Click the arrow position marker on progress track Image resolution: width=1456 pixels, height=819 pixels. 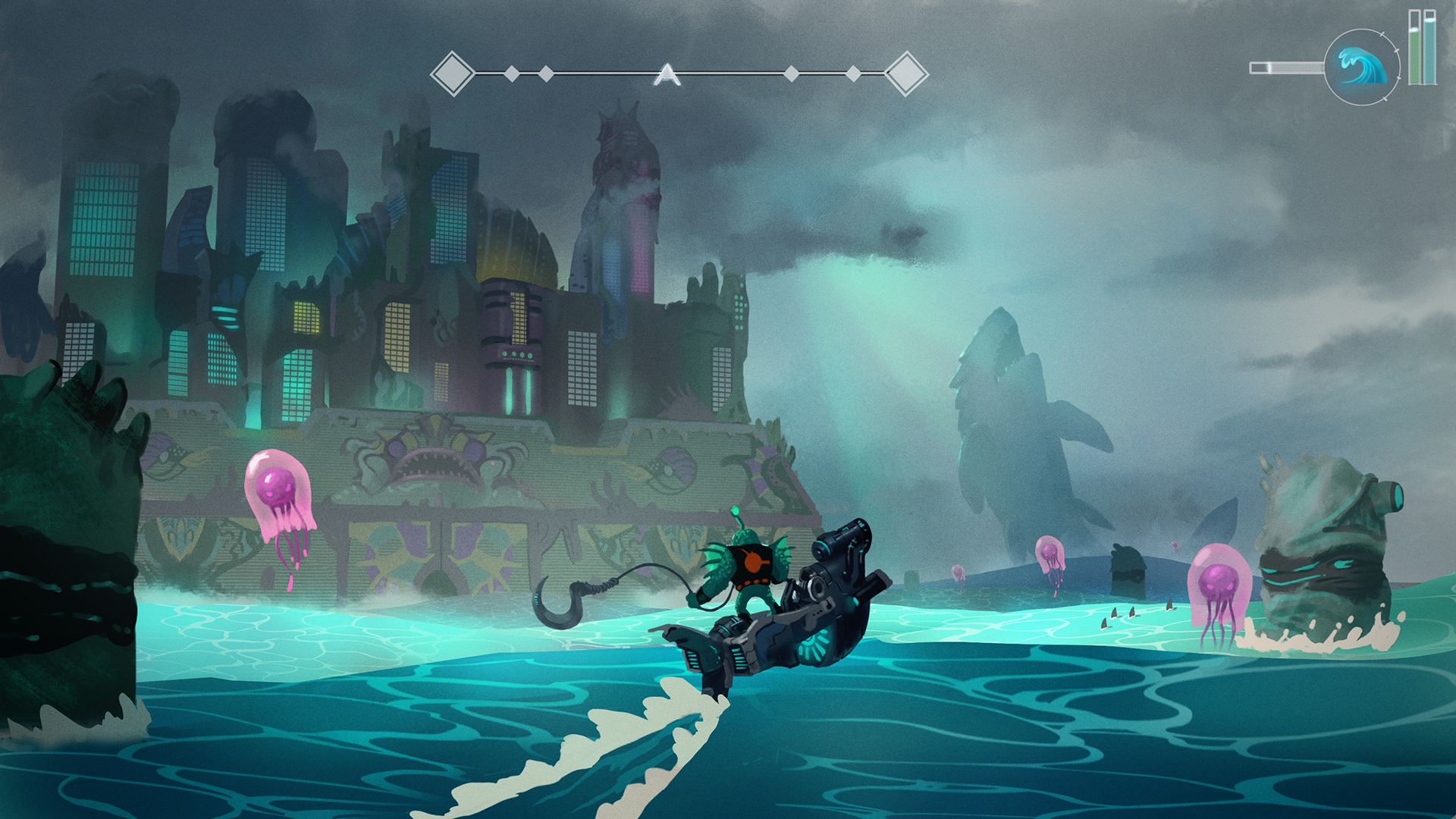point(667,74)
